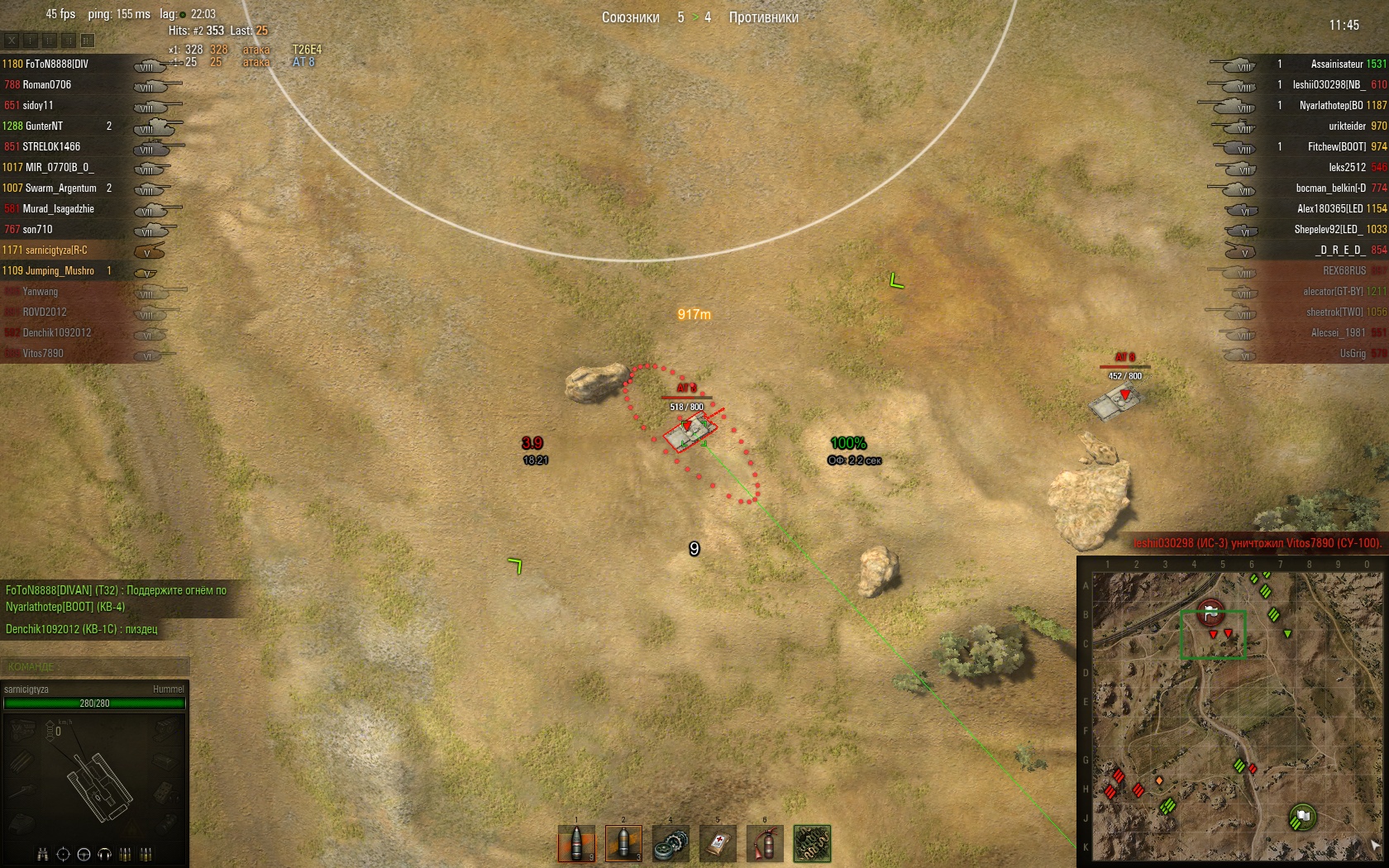Select the first shell slot with 9 rounds
Screen dimensions: 1389x868
576,844
